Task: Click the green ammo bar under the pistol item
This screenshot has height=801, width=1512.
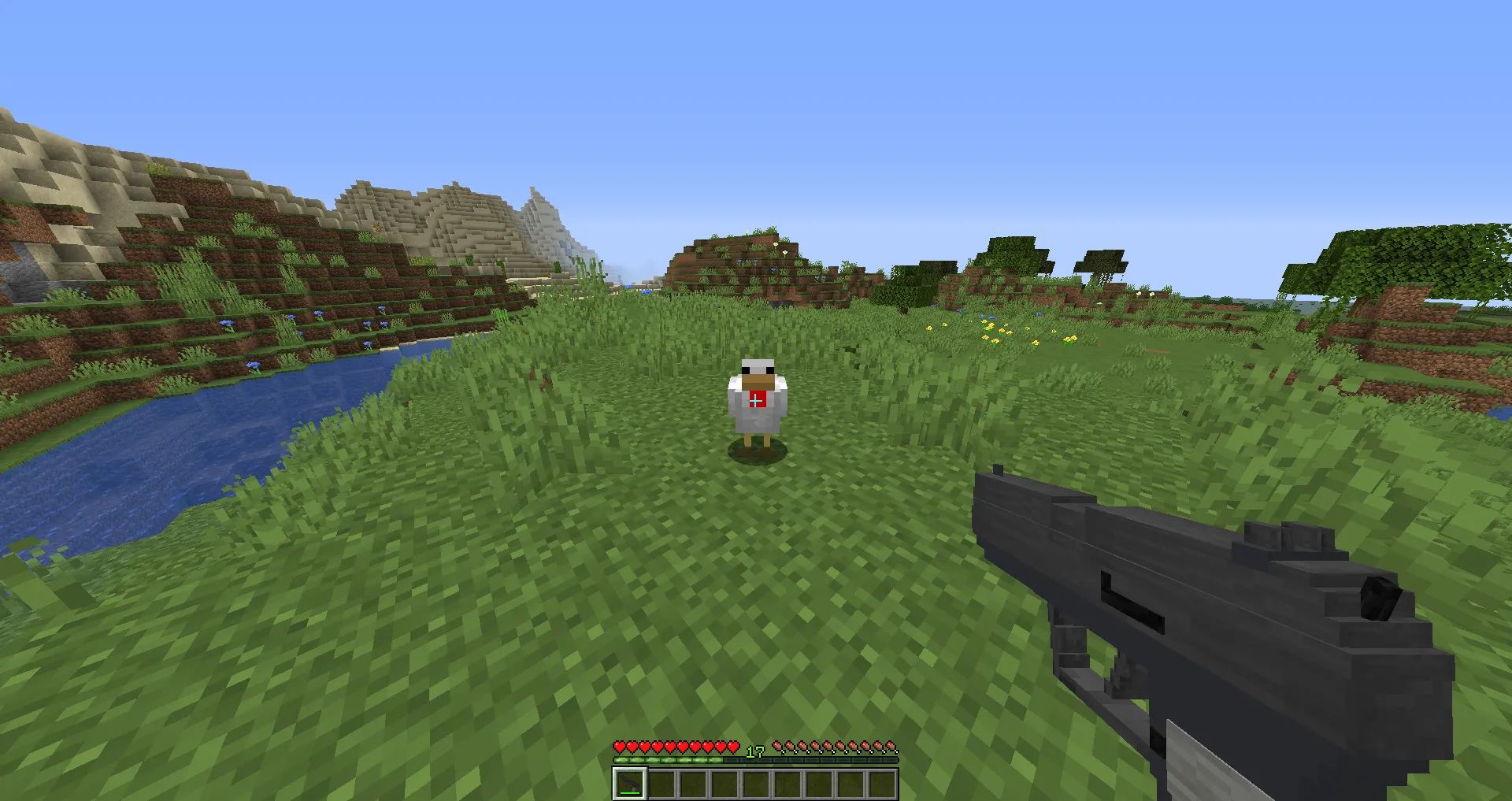Action: point(630,794)
